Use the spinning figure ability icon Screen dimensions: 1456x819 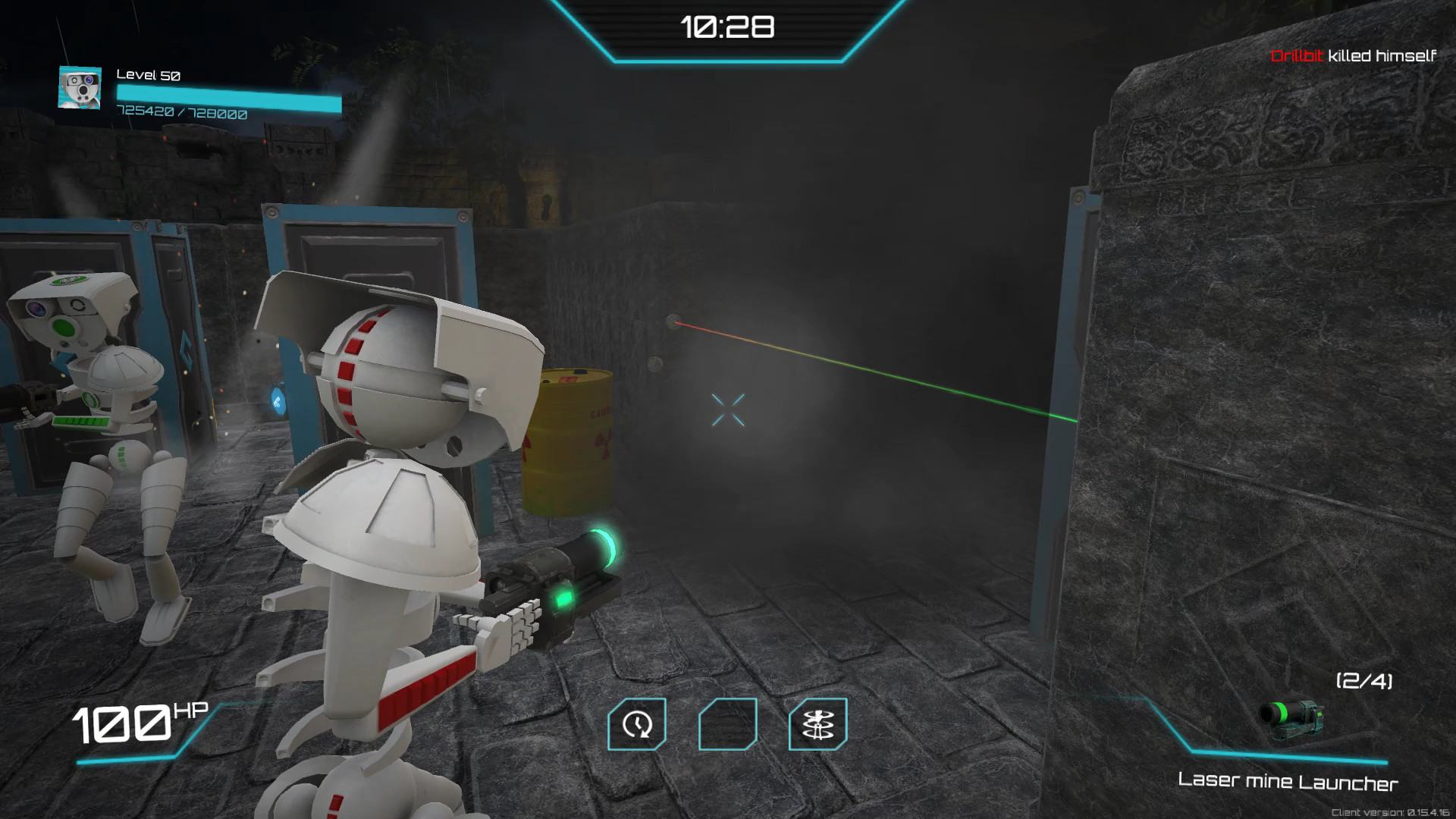[817, 724]
